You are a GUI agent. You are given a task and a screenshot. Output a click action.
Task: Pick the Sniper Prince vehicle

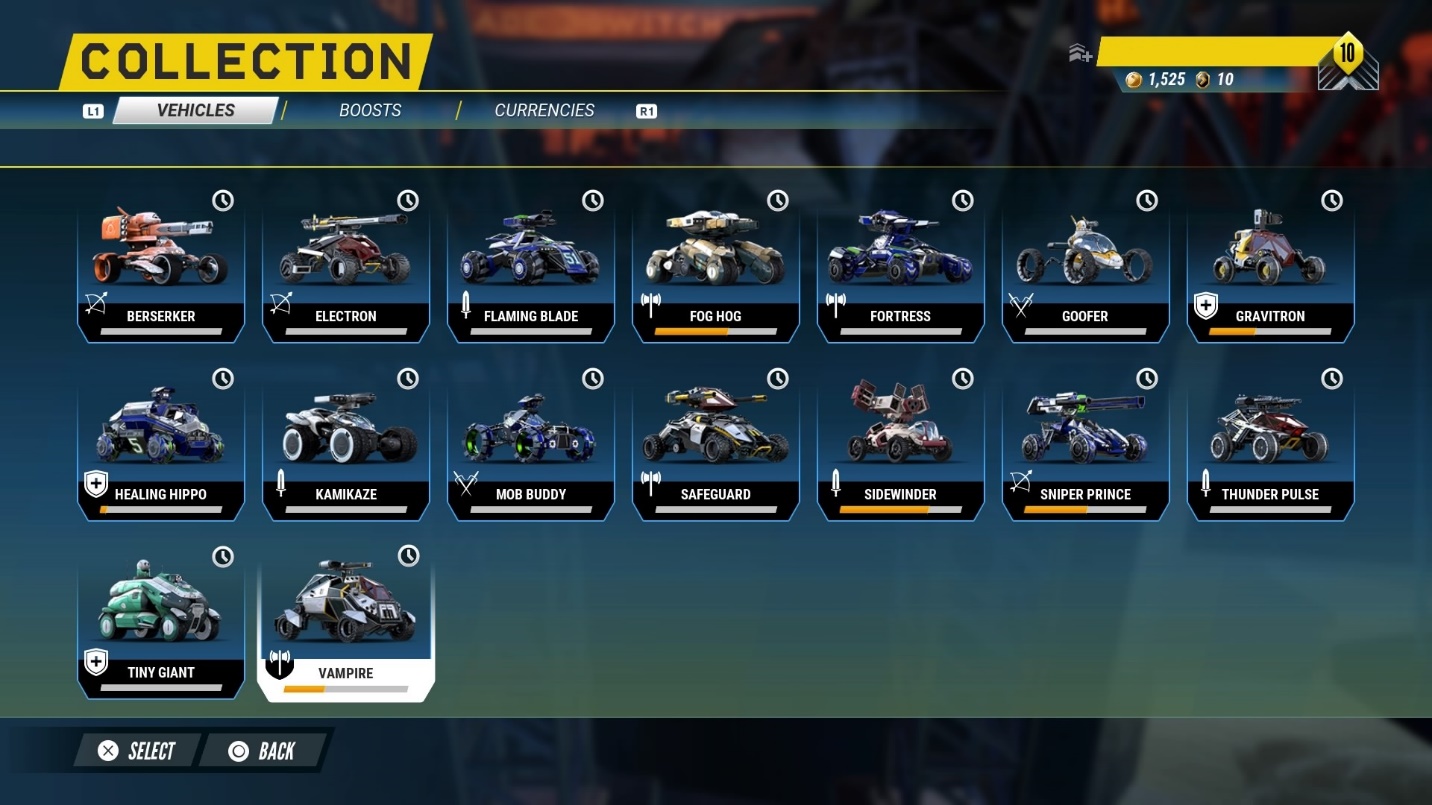[x=1085, y=443]
